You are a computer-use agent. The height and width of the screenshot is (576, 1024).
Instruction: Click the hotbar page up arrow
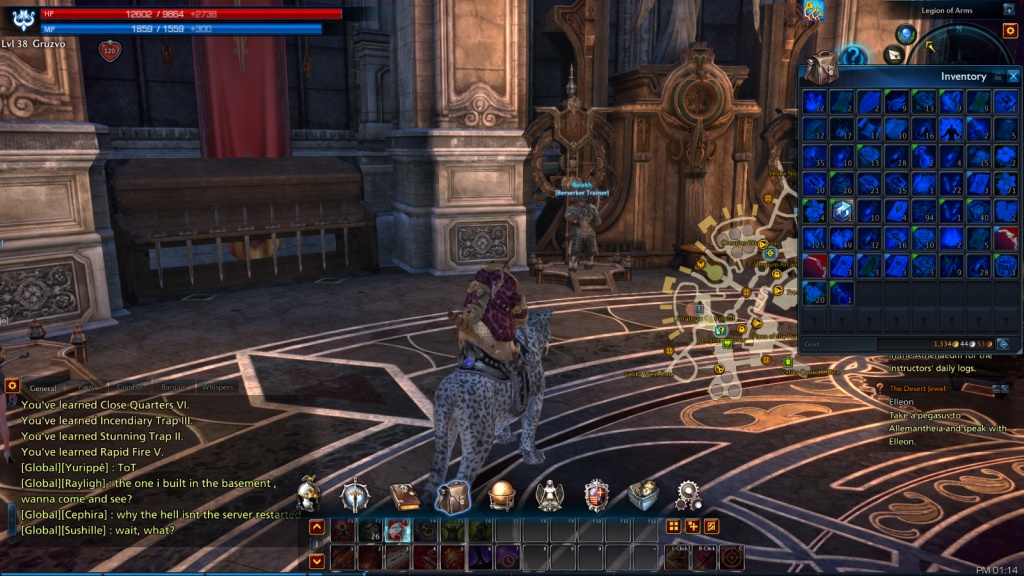317,527
